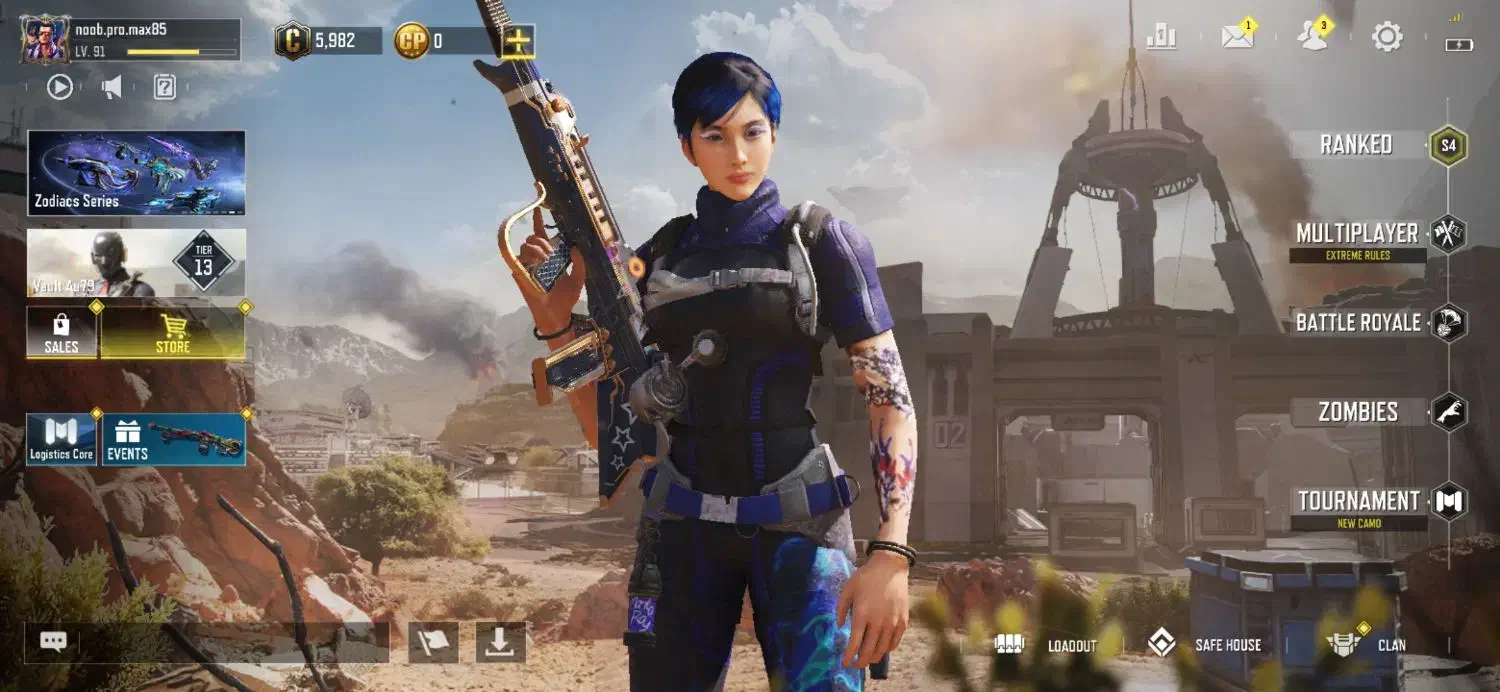
Task: Open the Vault Au79 battle pass
Action: [x=136, y=263]
